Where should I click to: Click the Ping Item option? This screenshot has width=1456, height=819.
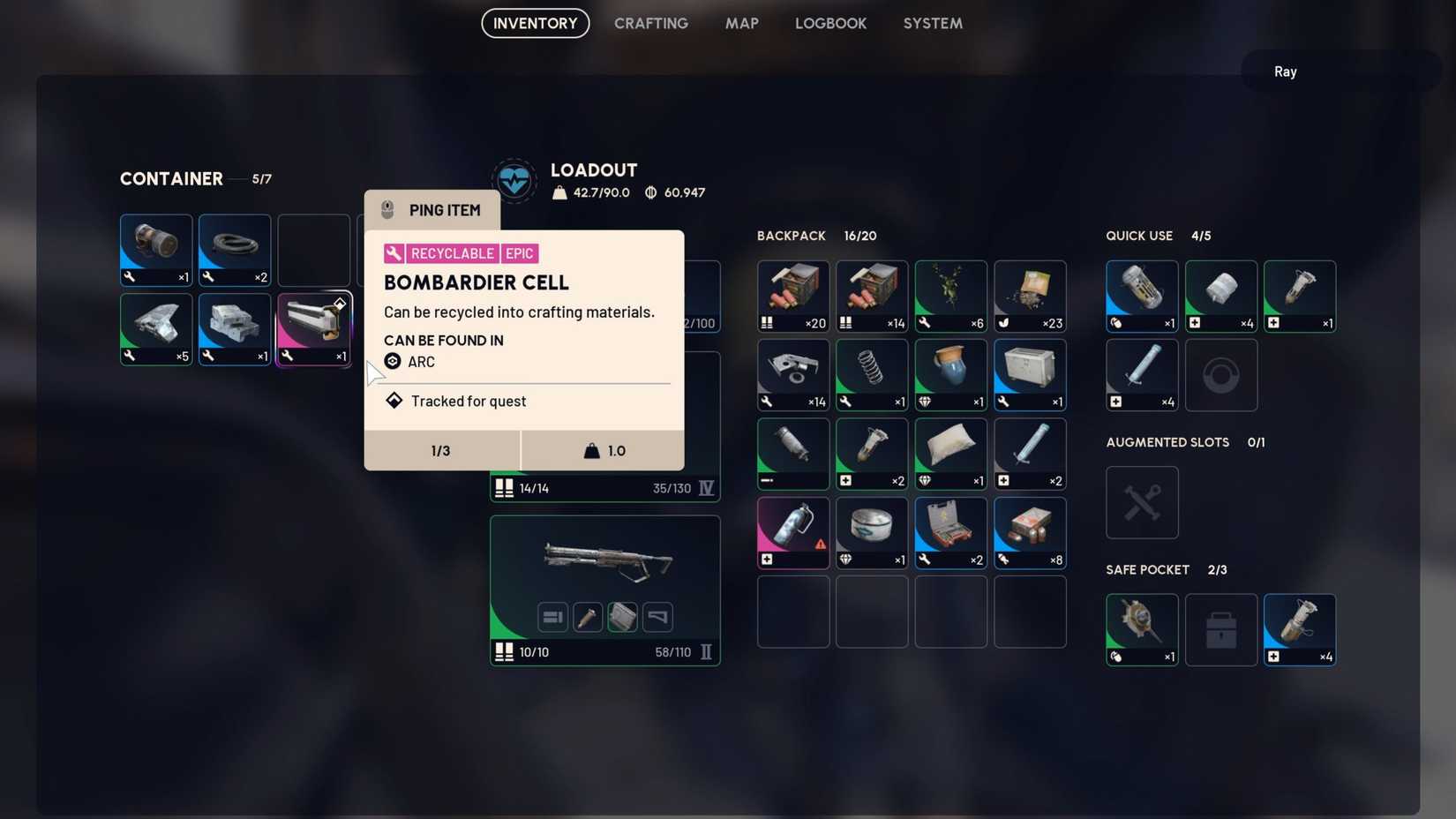point(432,210)
